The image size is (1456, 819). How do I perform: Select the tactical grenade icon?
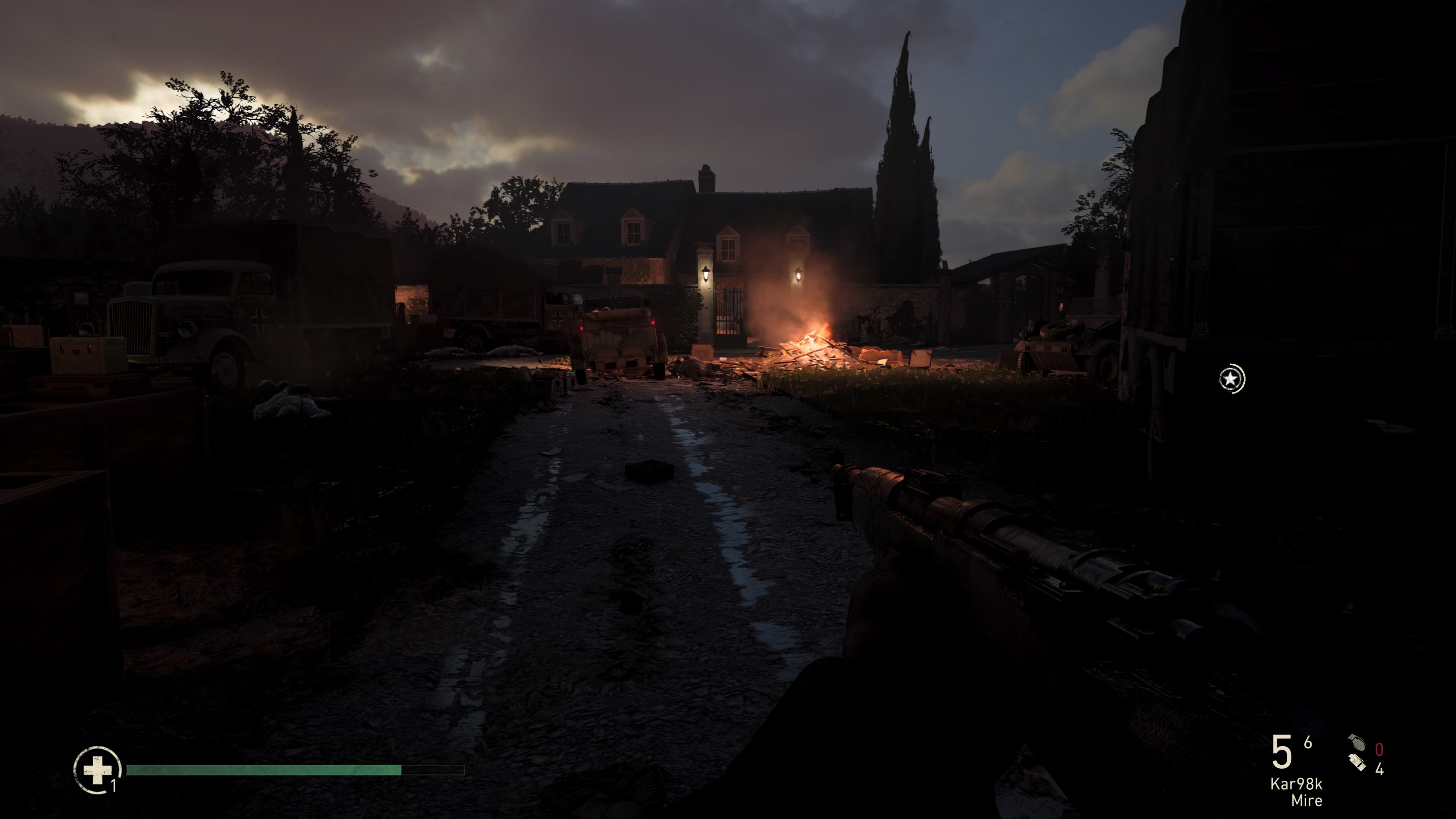pyautogui.click(x=1357, y=764)
